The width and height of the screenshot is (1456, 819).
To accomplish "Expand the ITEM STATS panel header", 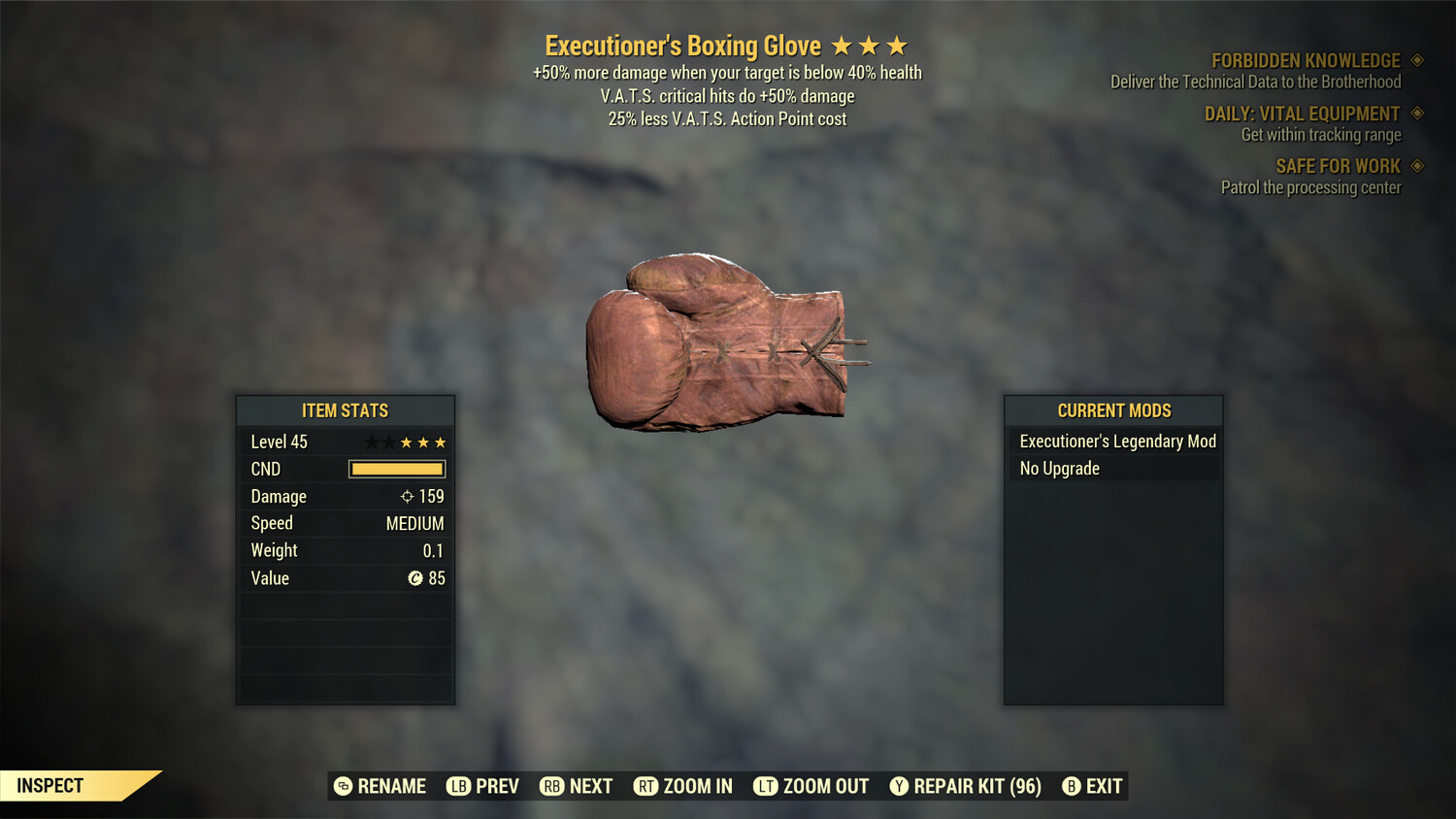I will tap(346, 409).
